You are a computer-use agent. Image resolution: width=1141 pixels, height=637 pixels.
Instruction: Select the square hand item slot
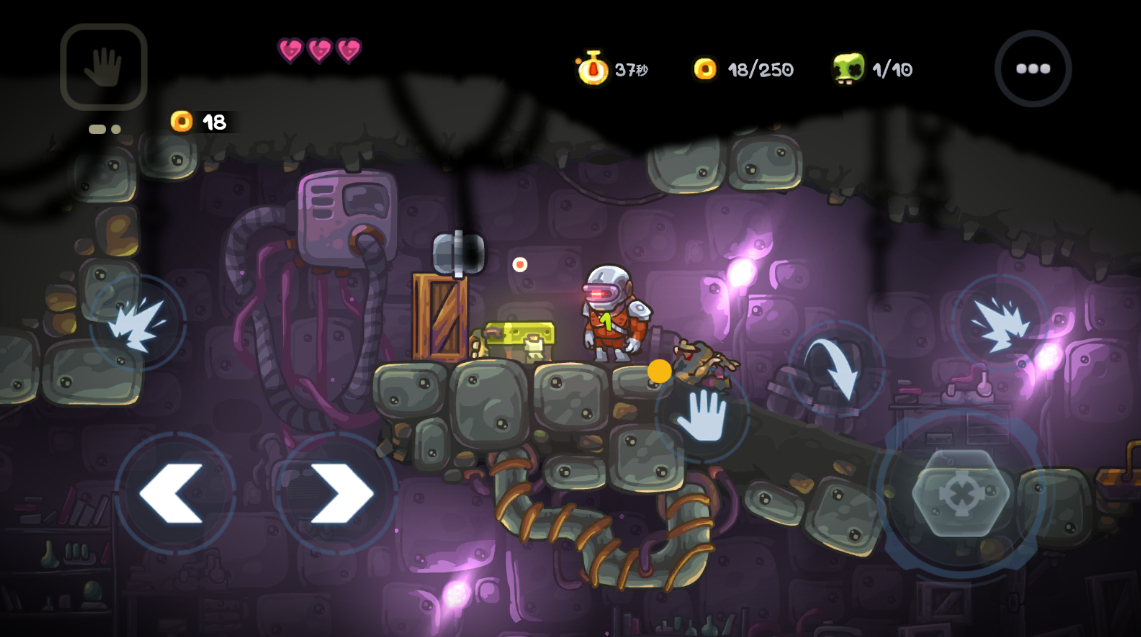click(x=104, y=67)
